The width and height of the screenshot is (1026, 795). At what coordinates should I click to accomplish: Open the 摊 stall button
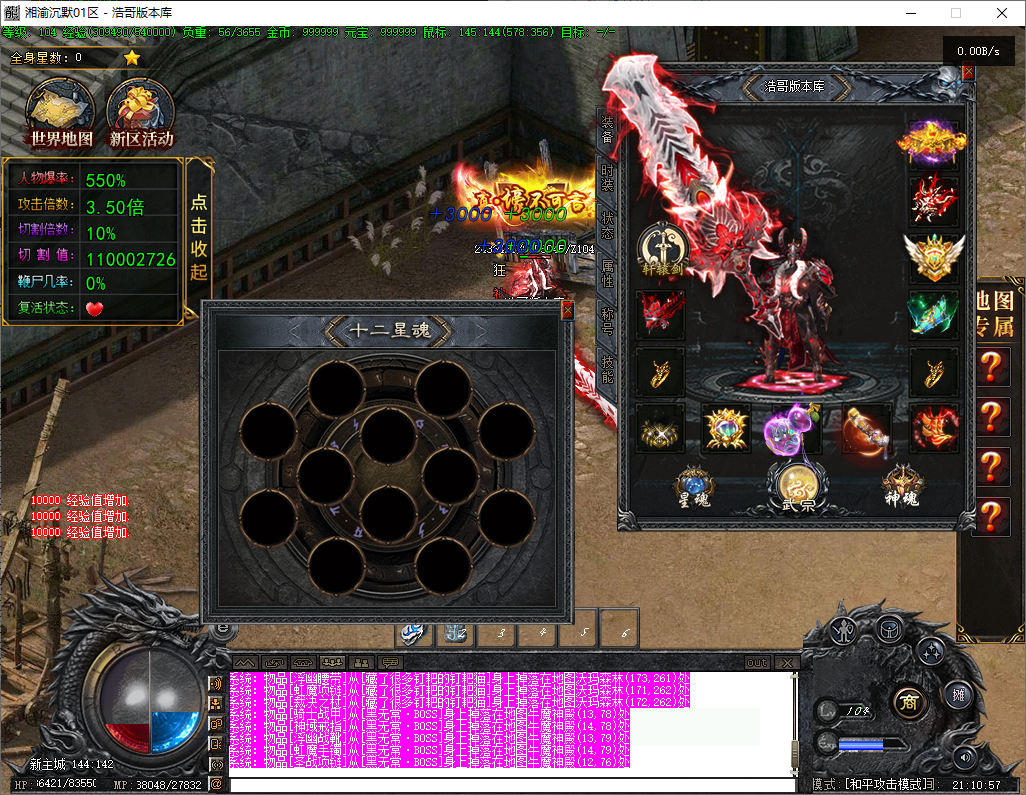[957, 694]
